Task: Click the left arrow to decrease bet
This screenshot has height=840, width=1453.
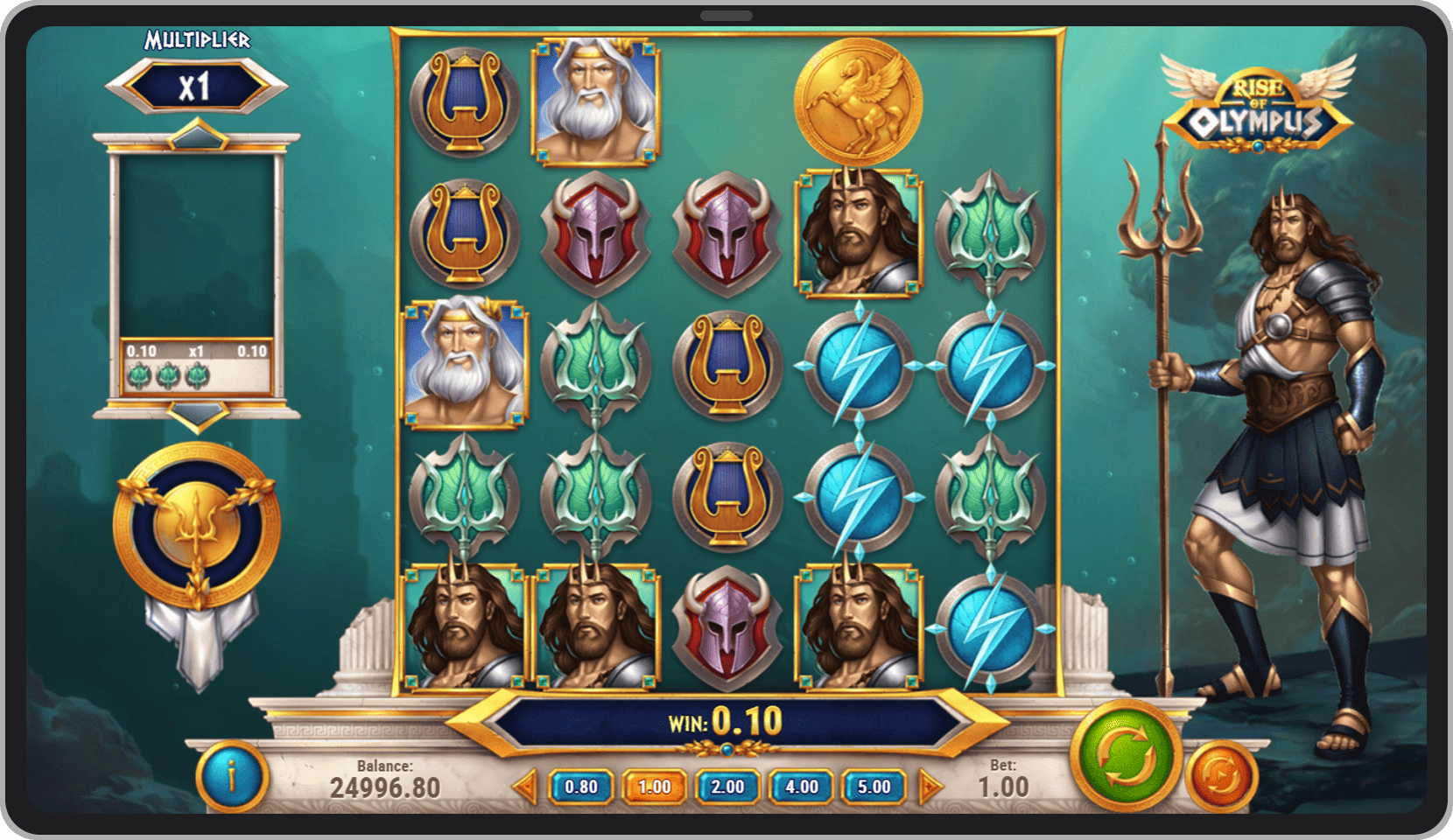Action: click(524, 787)
